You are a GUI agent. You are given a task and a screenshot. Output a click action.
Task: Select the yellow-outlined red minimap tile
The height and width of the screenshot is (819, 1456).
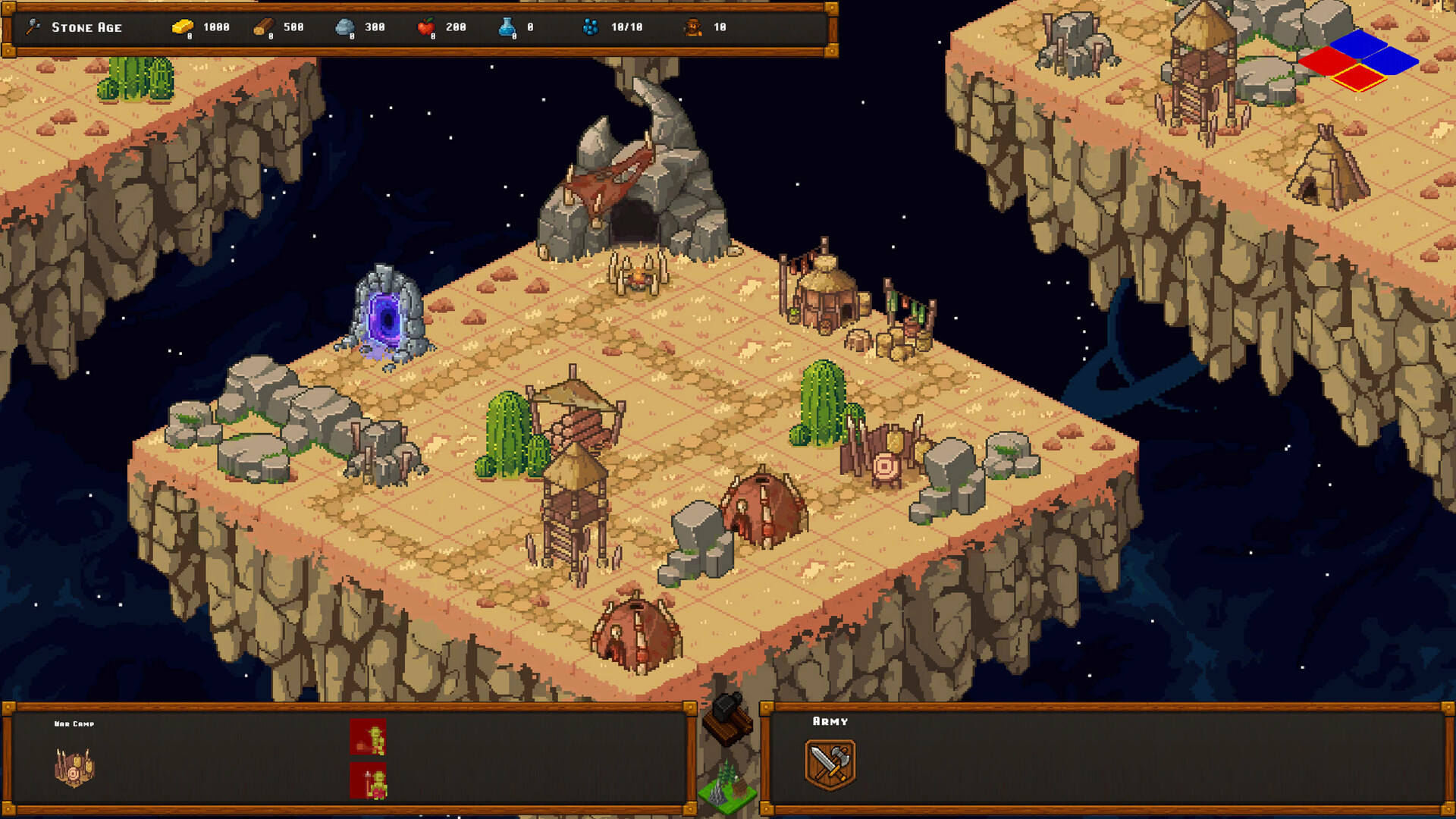(x=1359, y=77)
